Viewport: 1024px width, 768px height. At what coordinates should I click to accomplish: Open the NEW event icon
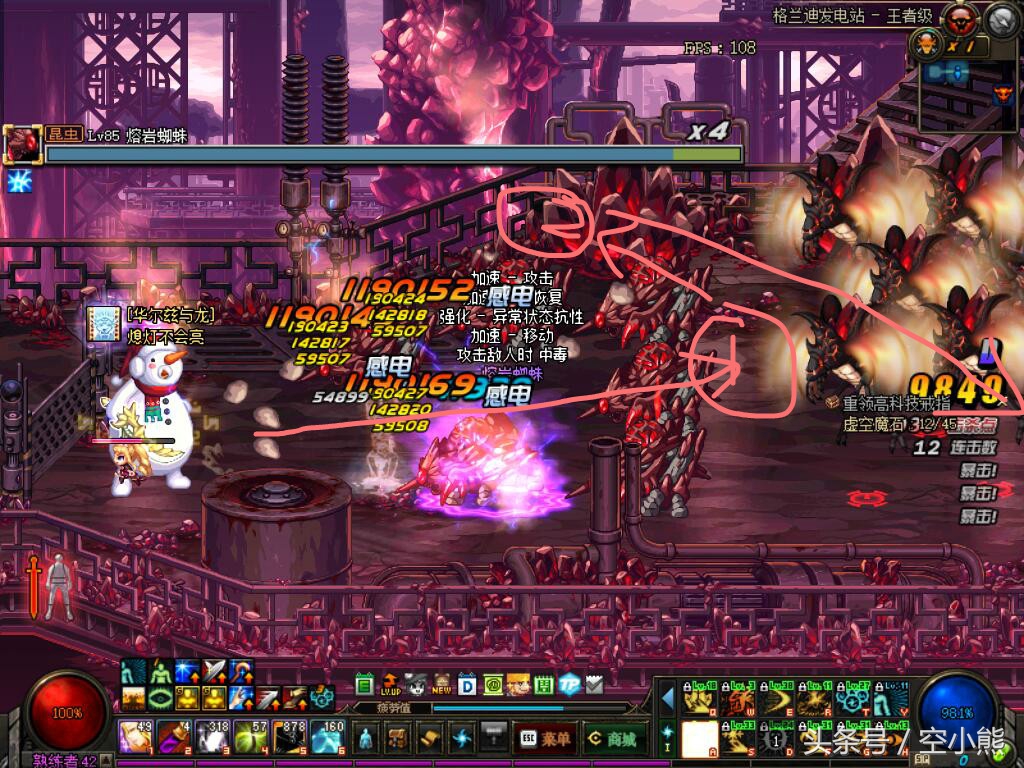(441, 684)
